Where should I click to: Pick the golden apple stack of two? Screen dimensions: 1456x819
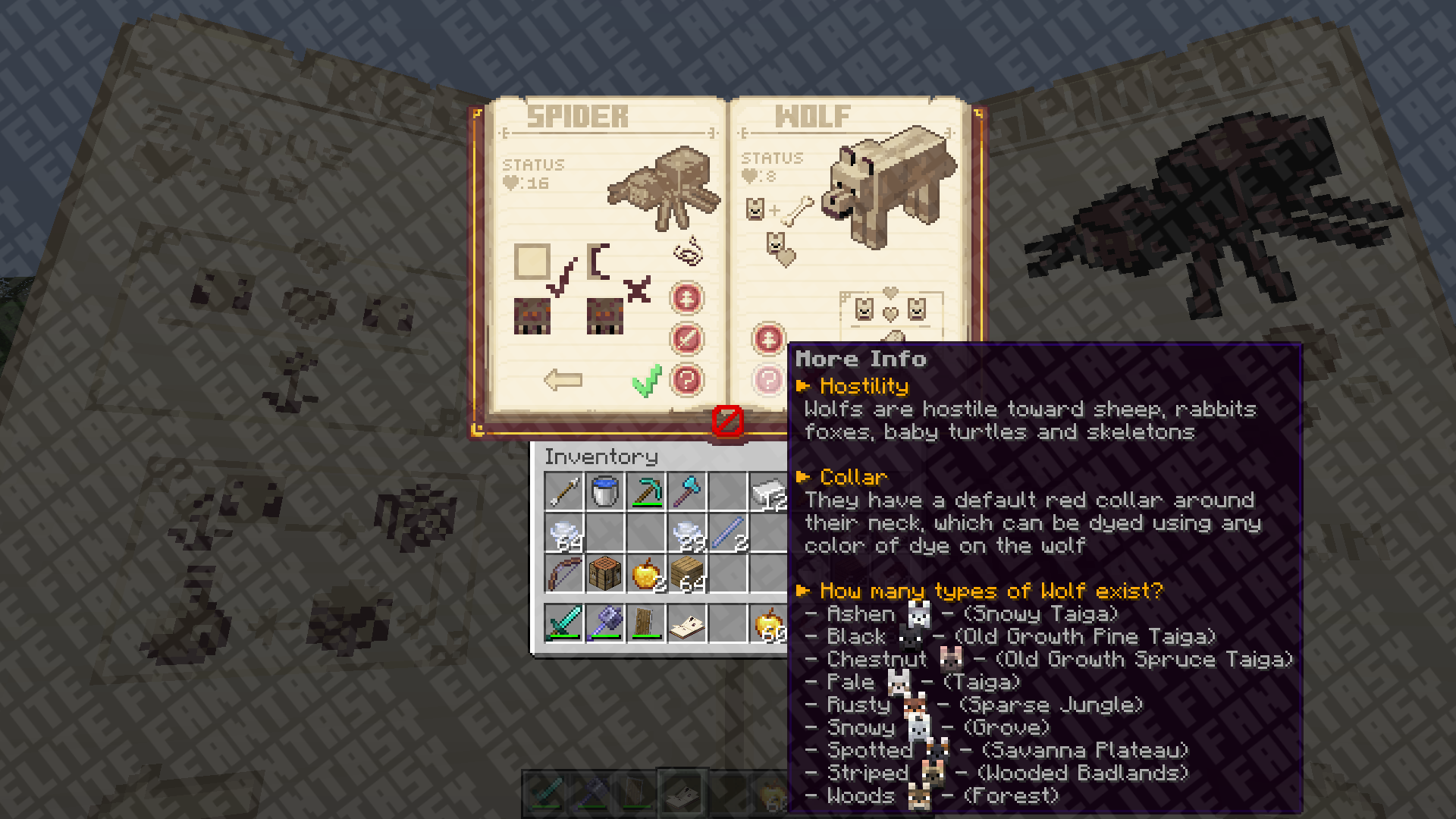tap(646, 573)
